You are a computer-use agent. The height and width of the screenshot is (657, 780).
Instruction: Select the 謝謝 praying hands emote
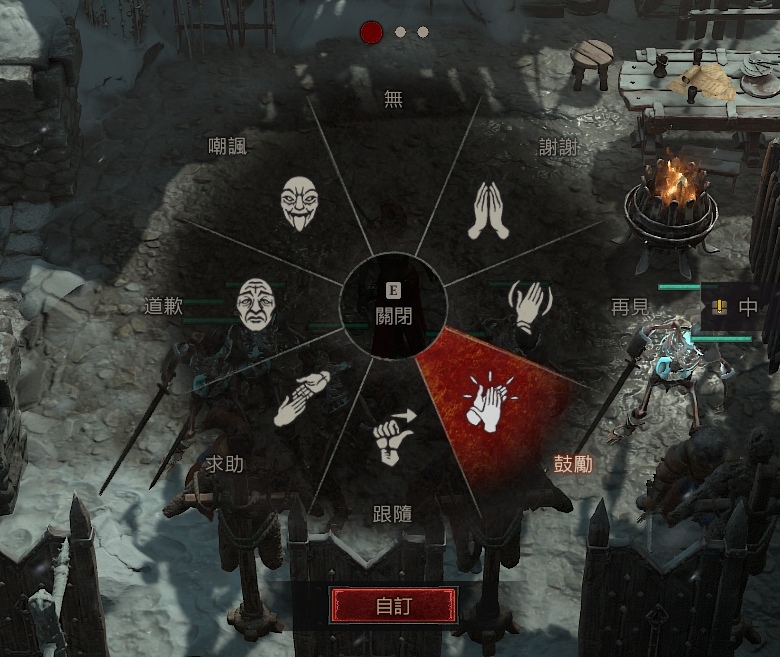click(x=489, y=211)
